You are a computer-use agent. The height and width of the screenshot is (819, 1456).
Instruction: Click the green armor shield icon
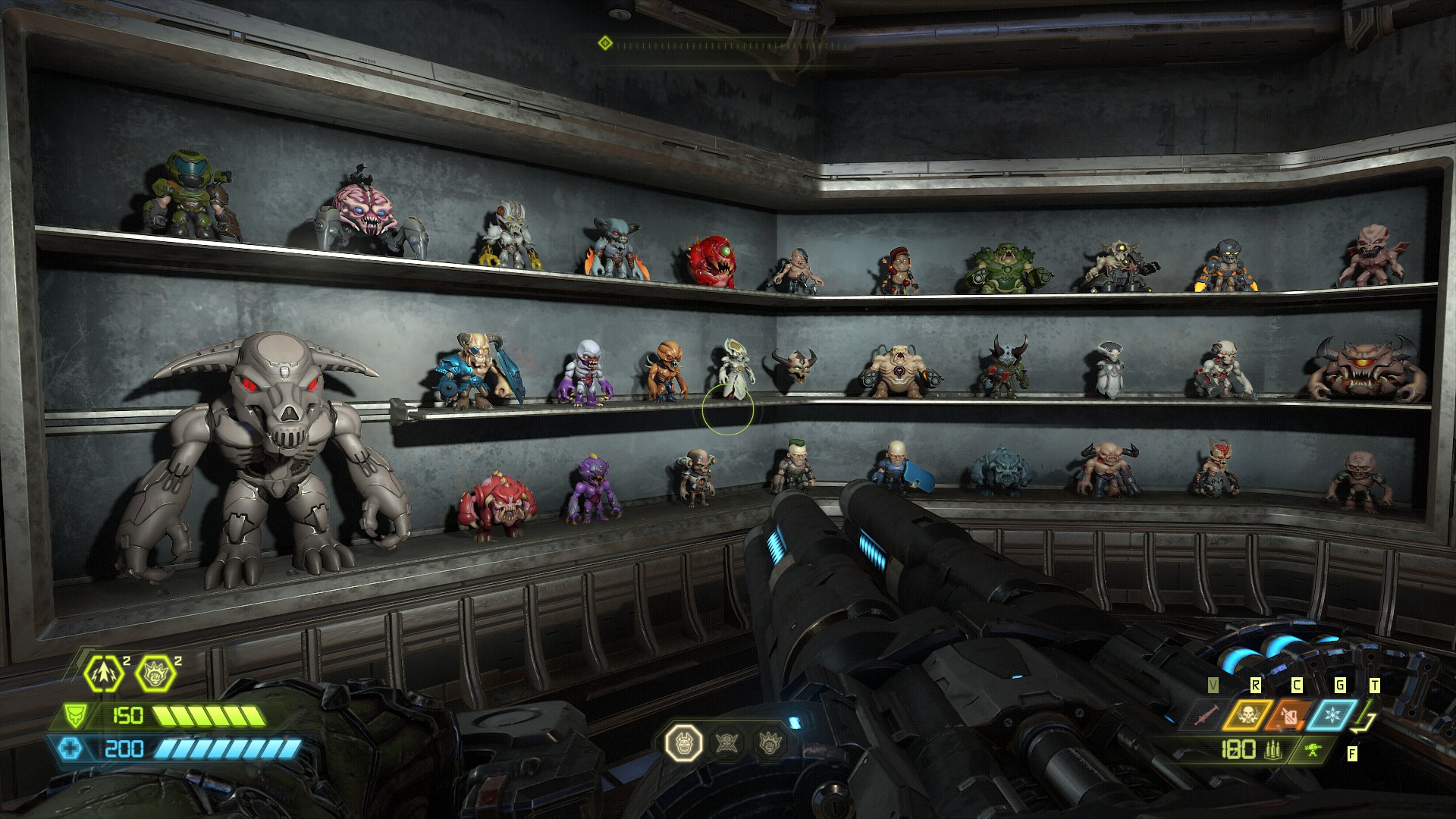pos(74,714)
